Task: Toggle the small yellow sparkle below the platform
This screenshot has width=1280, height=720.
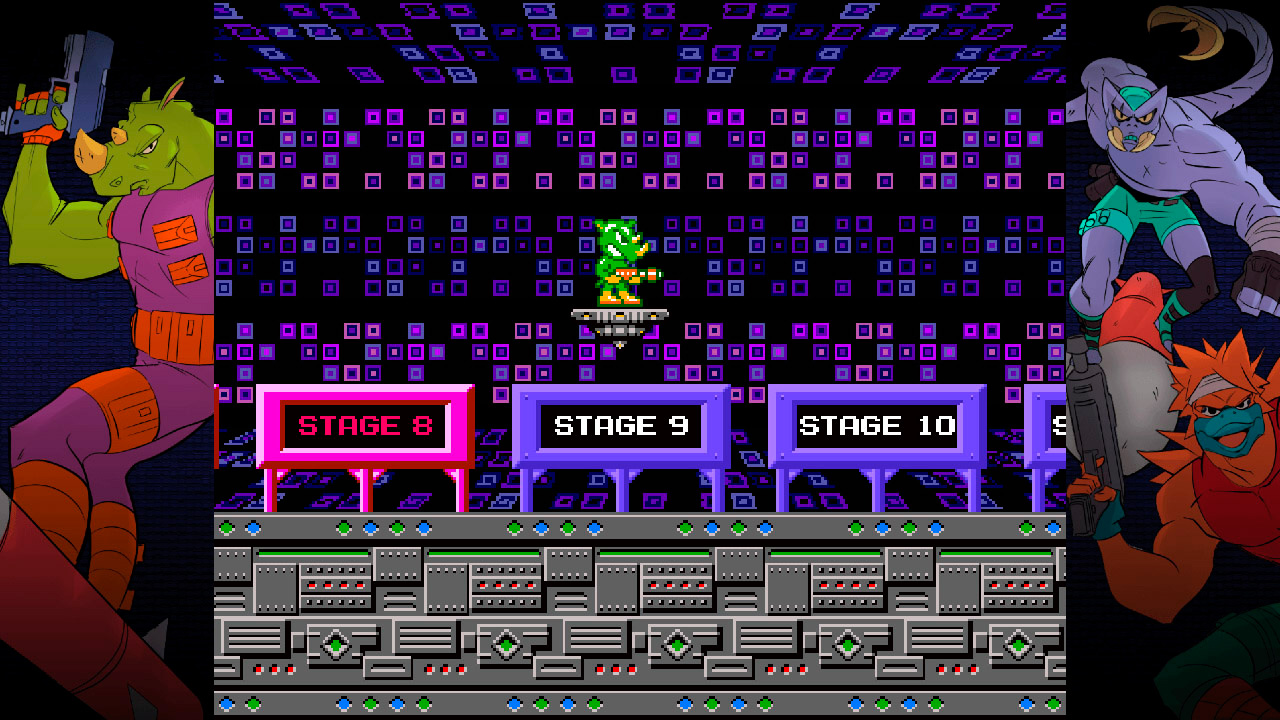Action: pos(619,343)
